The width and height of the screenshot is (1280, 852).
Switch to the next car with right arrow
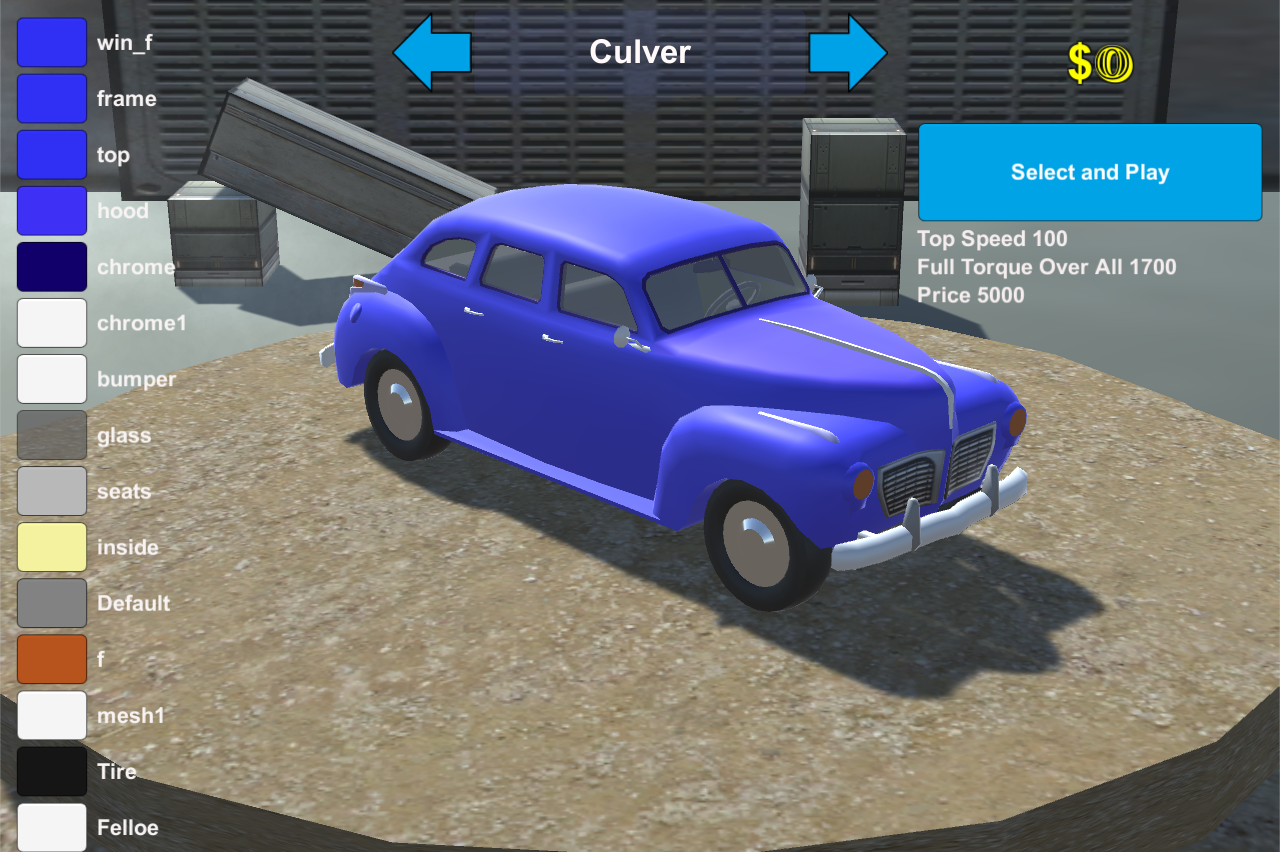coord(848,52)
